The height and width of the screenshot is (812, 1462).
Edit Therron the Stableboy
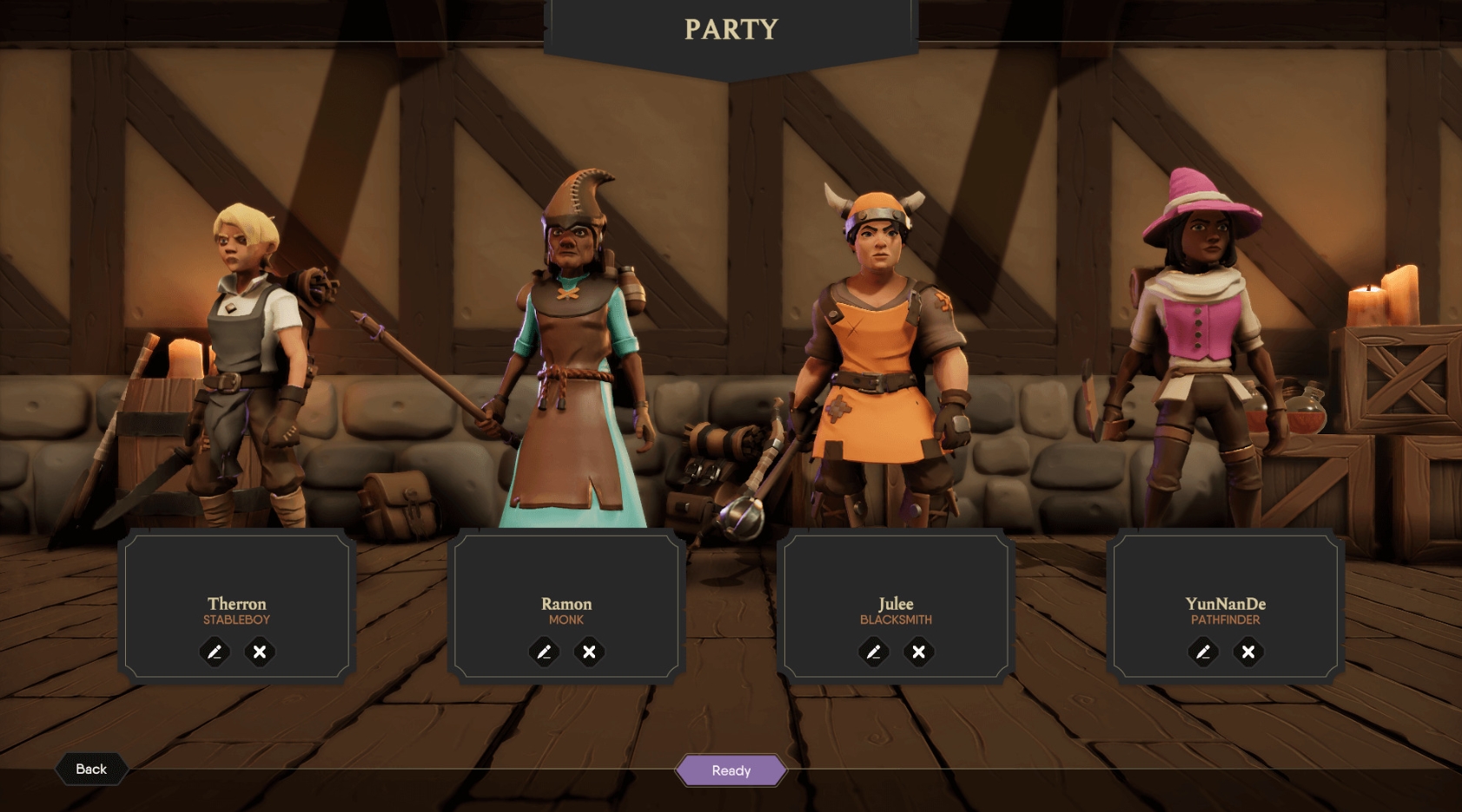(x=215, y=651)
